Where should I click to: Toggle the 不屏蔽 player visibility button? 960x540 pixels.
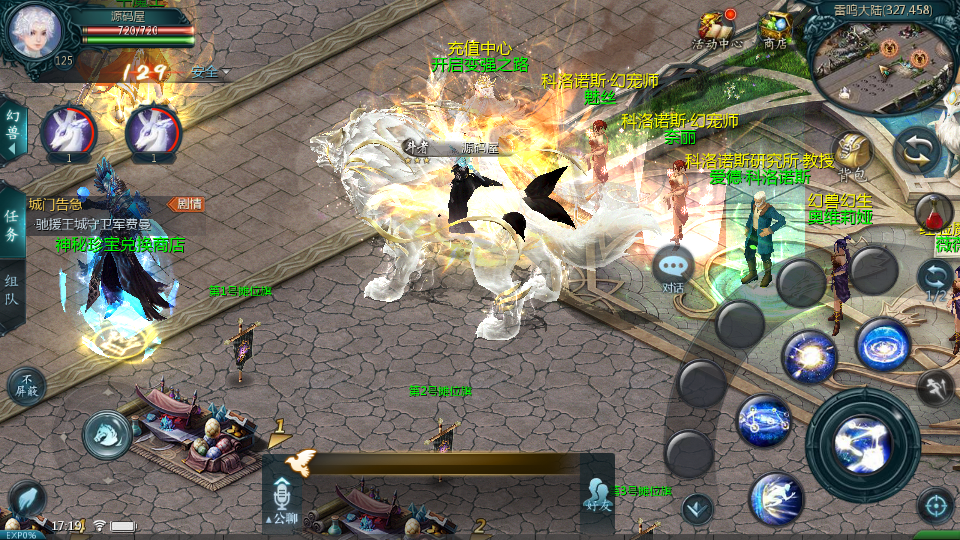(26, 385)
